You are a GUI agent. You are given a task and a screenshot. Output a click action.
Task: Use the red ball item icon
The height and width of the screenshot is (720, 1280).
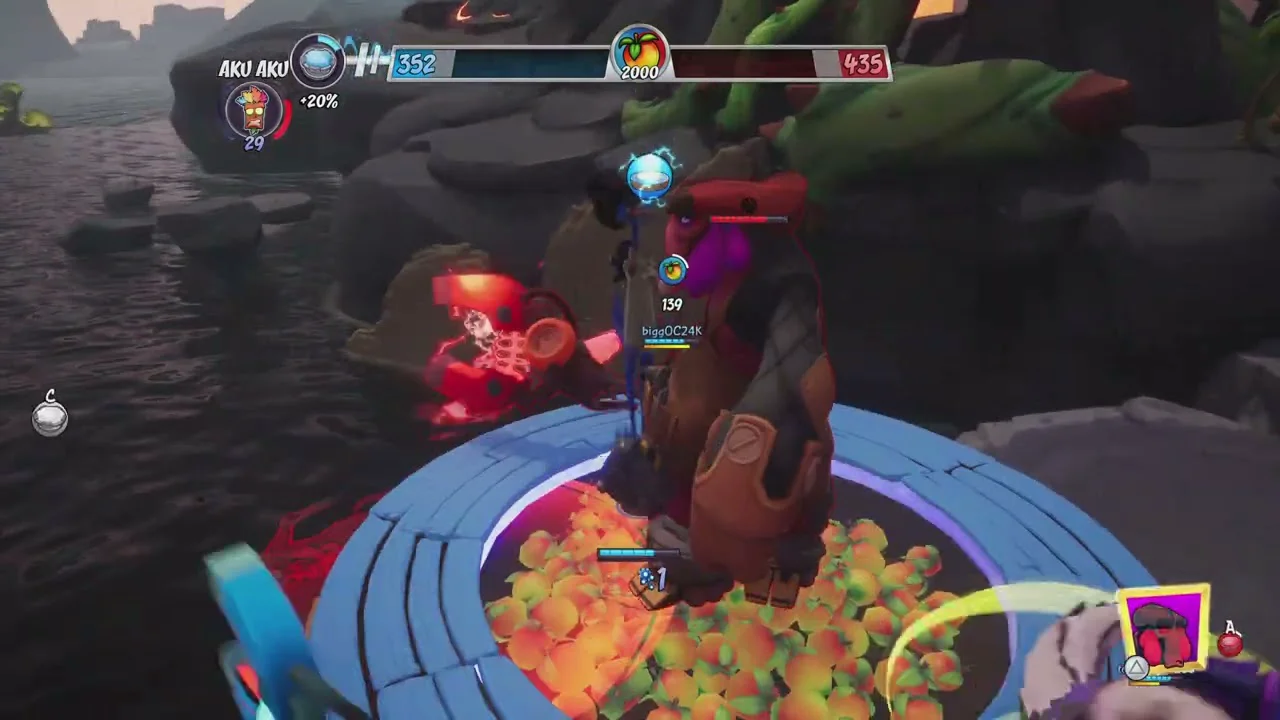(1231, 644)
